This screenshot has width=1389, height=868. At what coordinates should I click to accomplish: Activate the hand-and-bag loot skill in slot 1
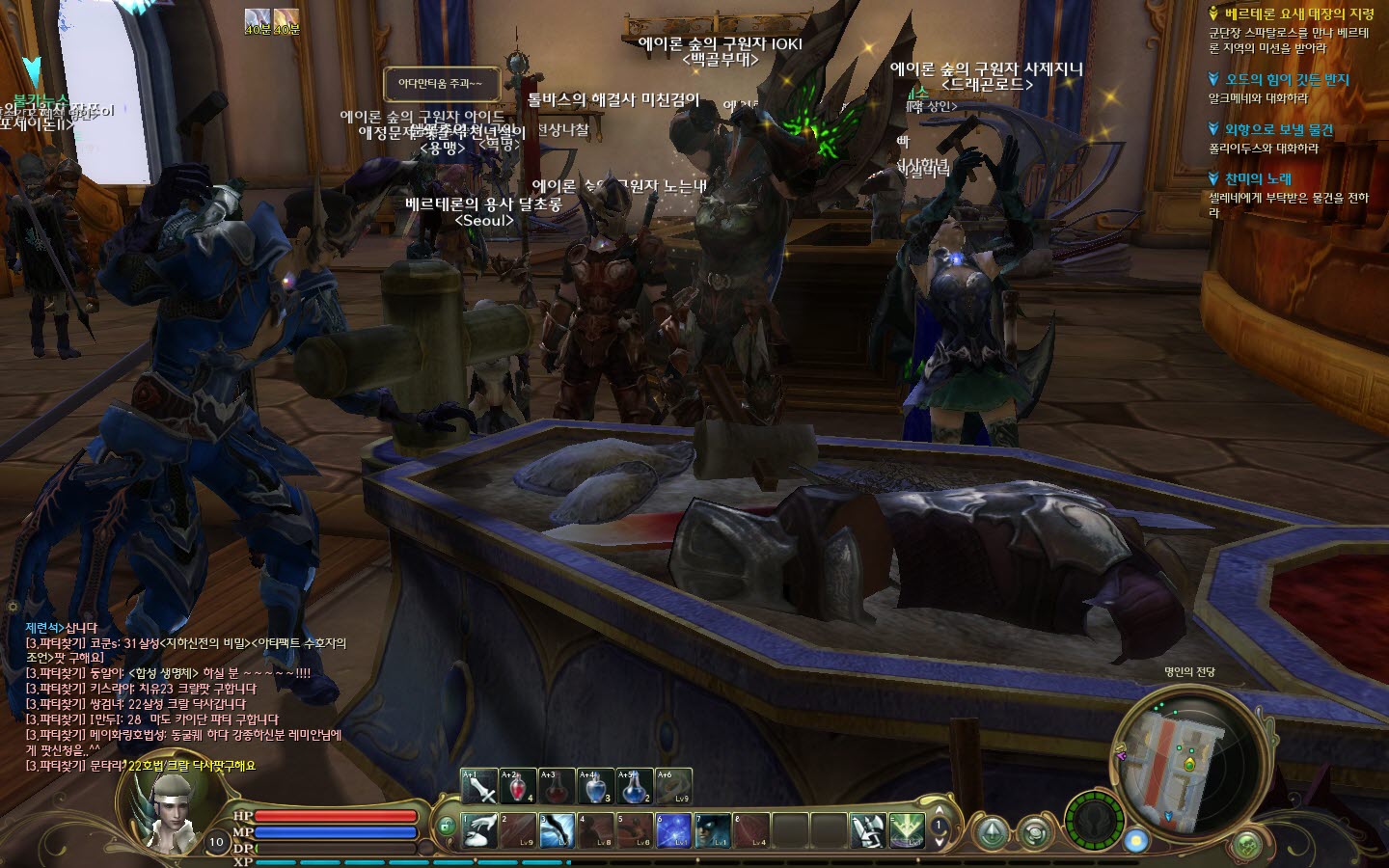point(479,830)
